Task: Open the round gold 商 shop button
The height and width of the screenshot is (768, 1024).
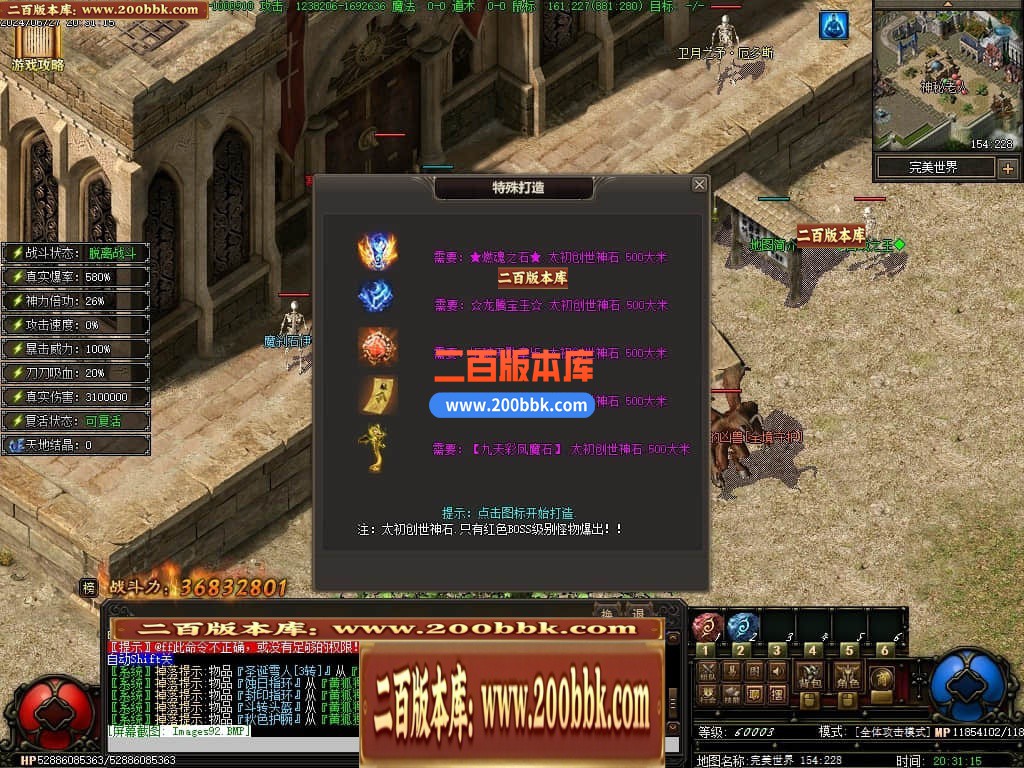Action: click(x=882, y=678)
